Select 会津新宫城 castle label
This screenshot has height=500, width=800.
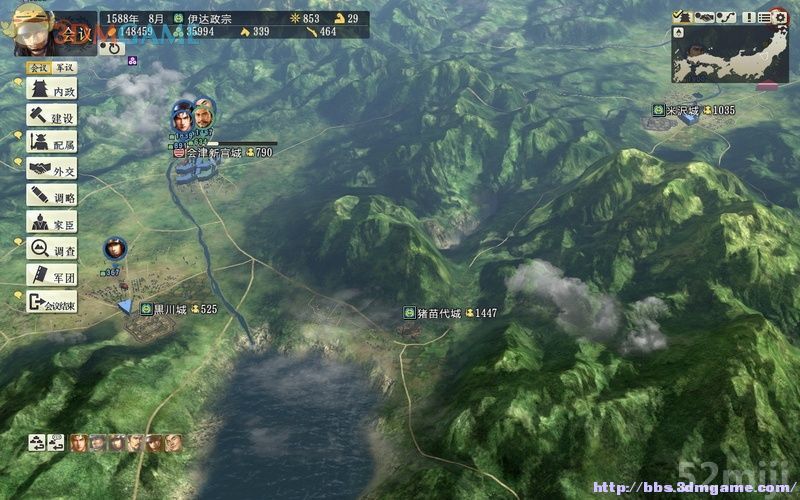pyautogui.click(x=219, y=153)
